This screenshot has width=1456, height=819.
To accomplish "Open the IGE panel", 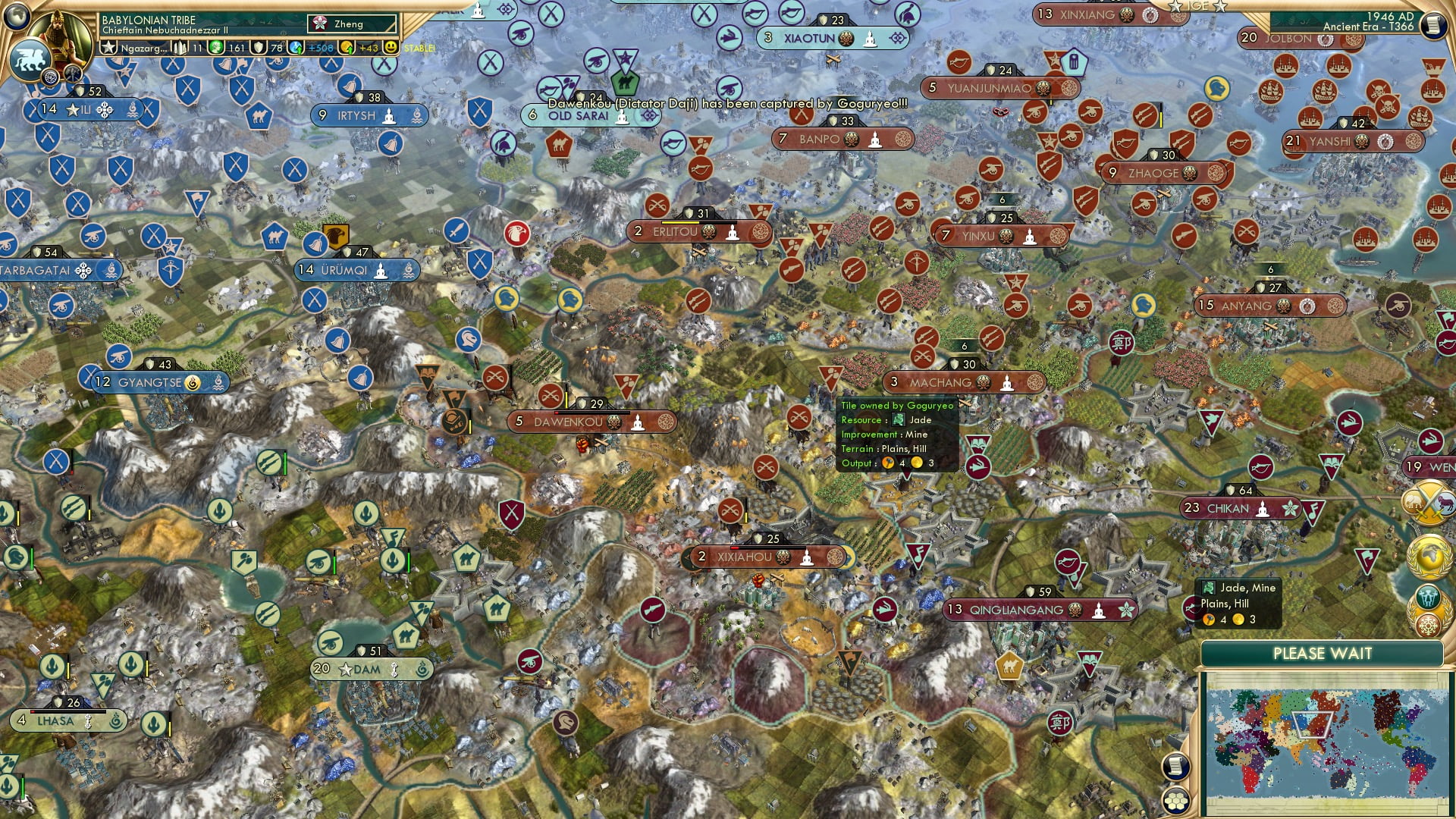I will point(1198,6).
